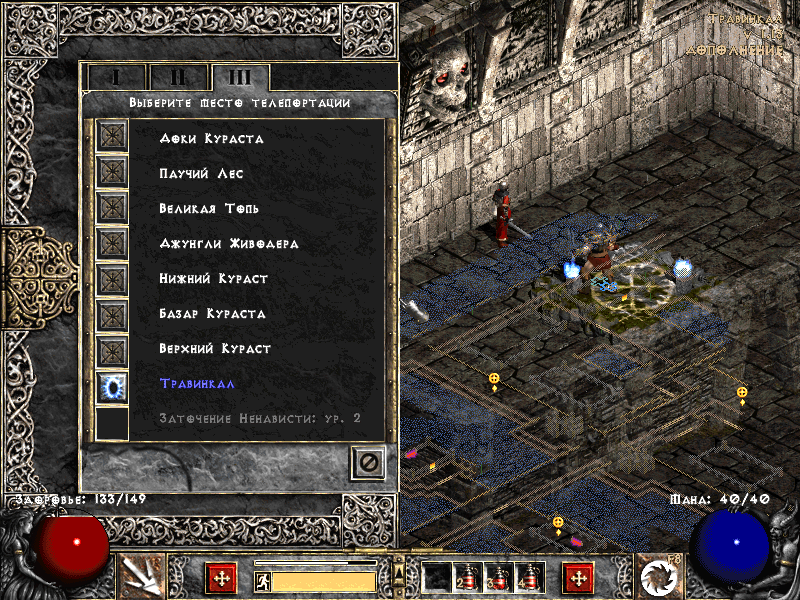800x600 pixels.
Task: Click the left attack skill icon
Action: click(143, 577)
